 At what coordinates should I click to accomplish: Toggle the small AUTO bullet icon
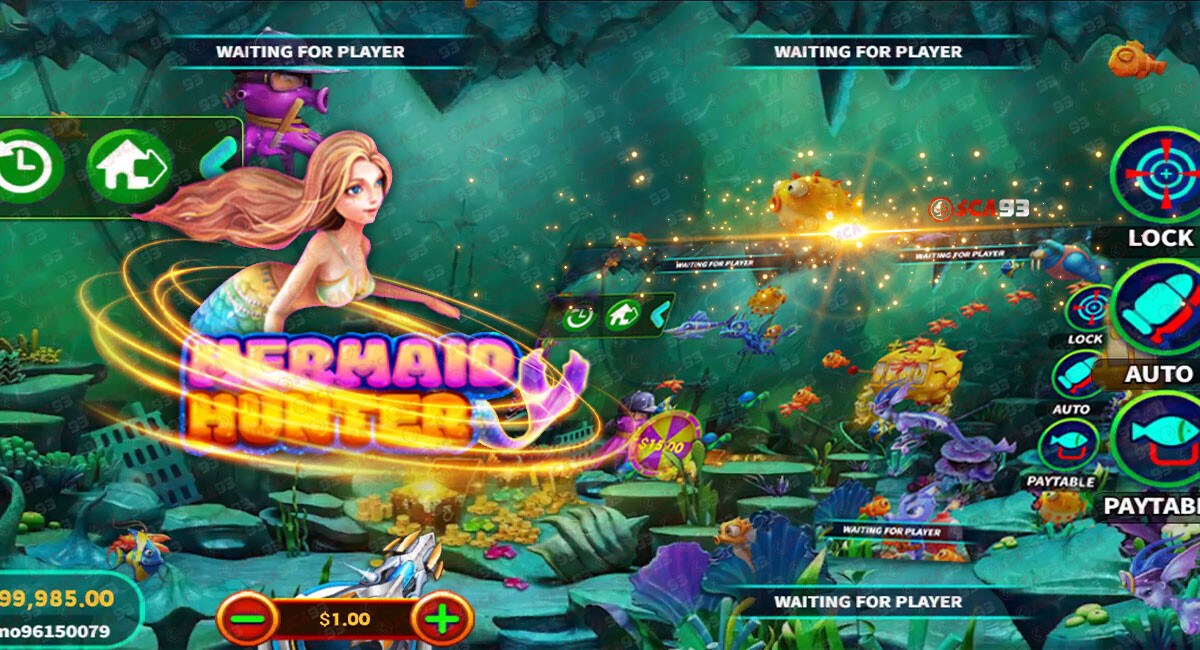coord(1077,376)
